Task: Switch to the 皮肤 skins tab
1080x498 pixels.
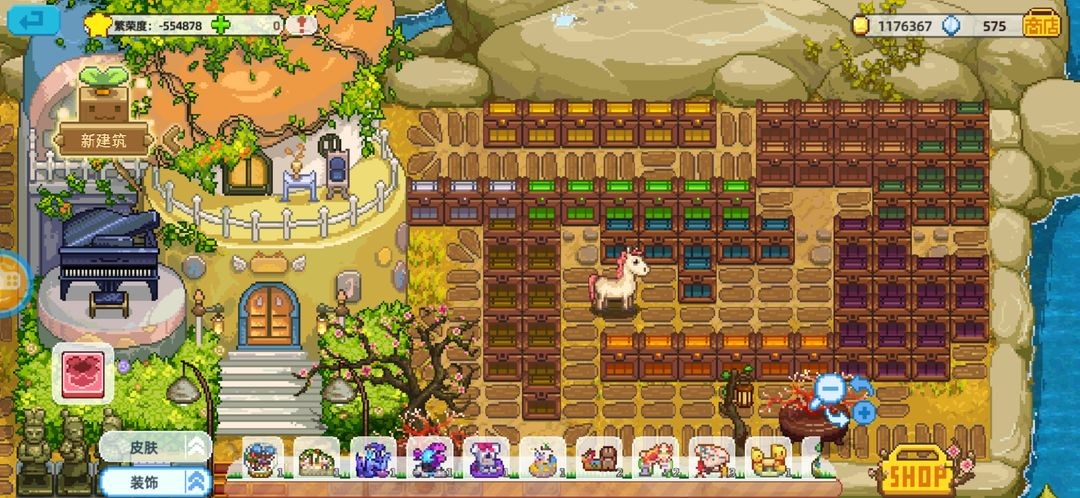Action: (x=155, y=447)
